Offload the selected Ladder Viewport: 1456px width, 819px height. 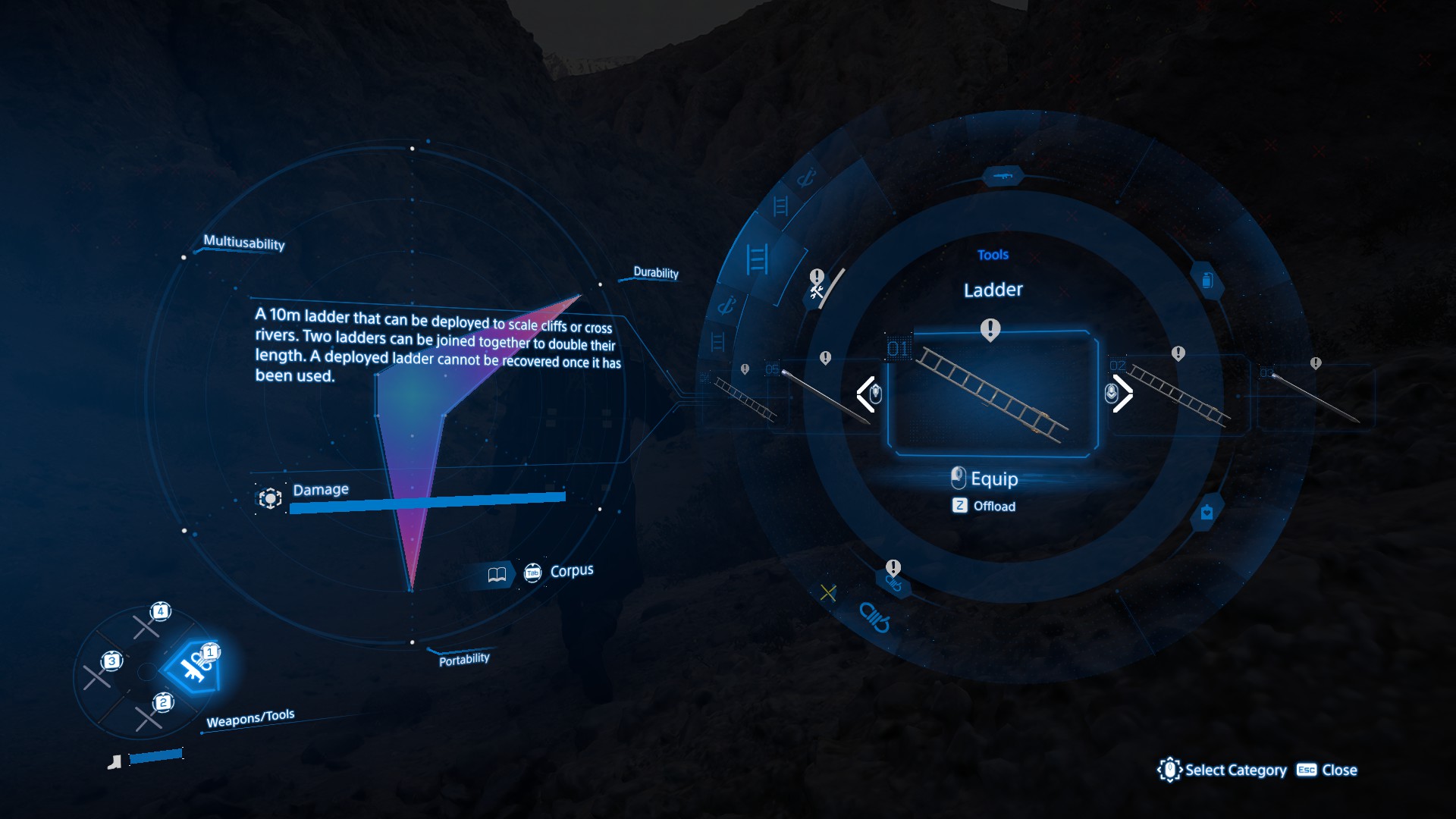(984, 506)
